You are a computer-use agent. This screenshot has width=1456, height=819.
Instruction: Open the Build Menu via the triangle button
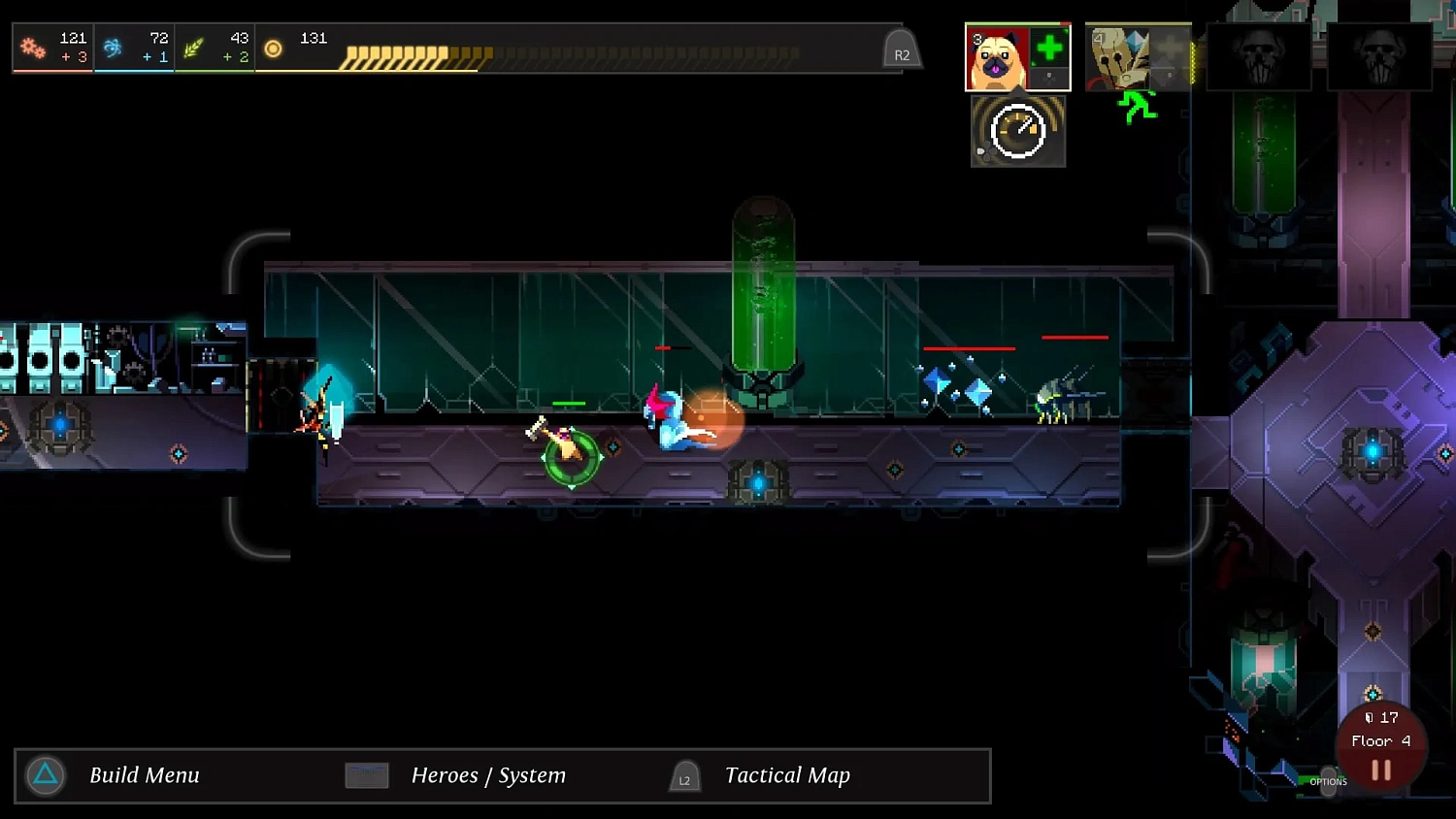(x=44, y=775)
